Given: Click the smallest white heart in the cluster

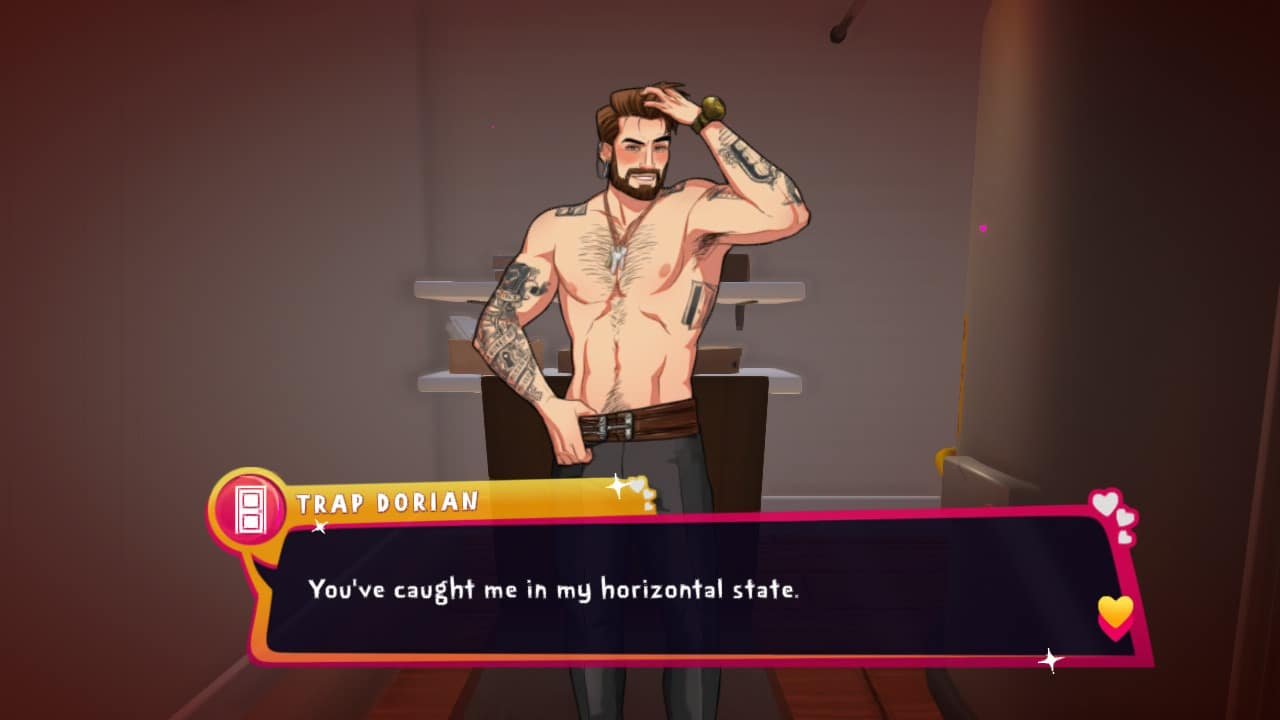Looking at the screenshot, I should 1125,537.
